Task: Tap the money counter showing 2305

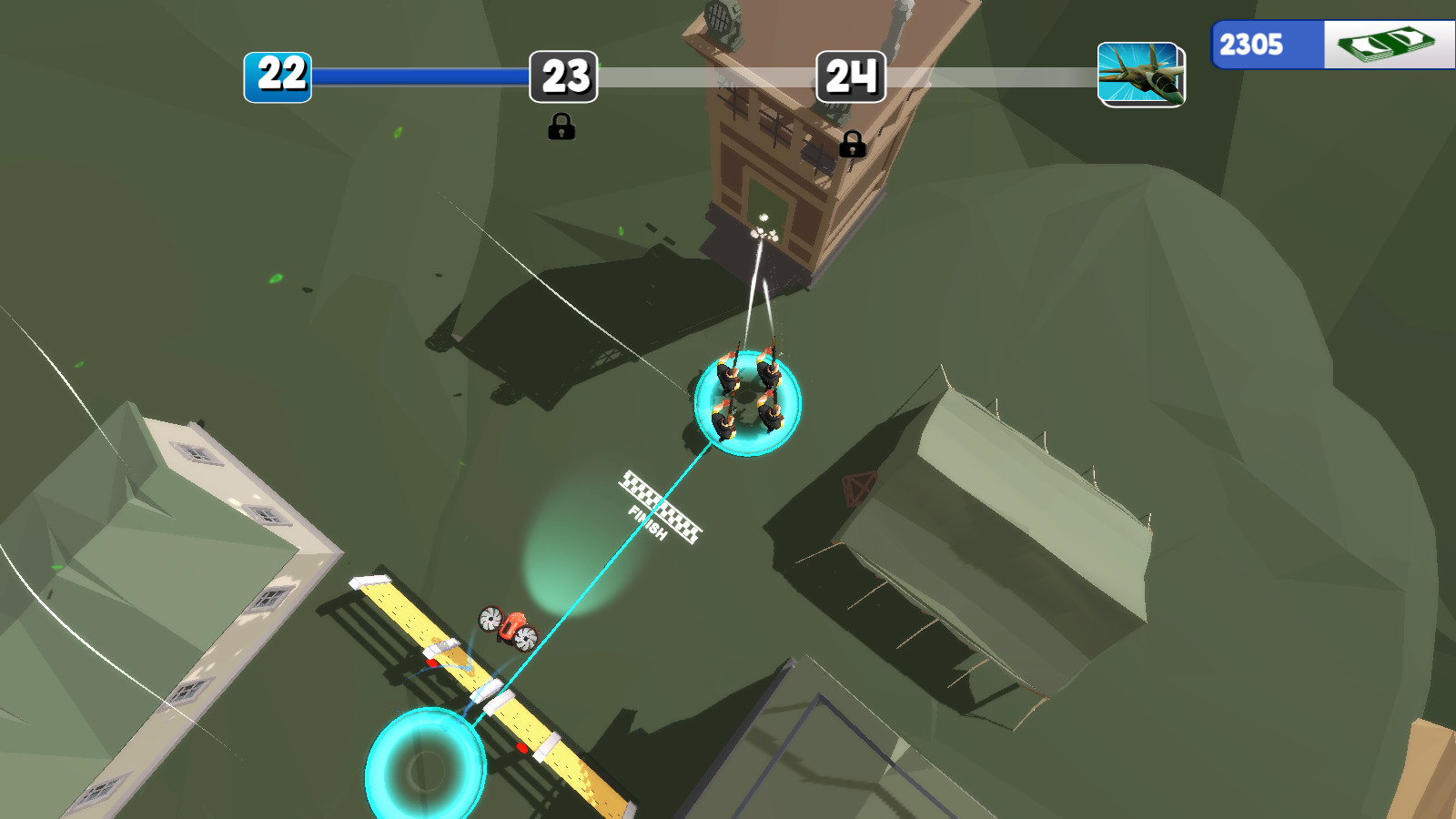Action: click(1255, 41)
